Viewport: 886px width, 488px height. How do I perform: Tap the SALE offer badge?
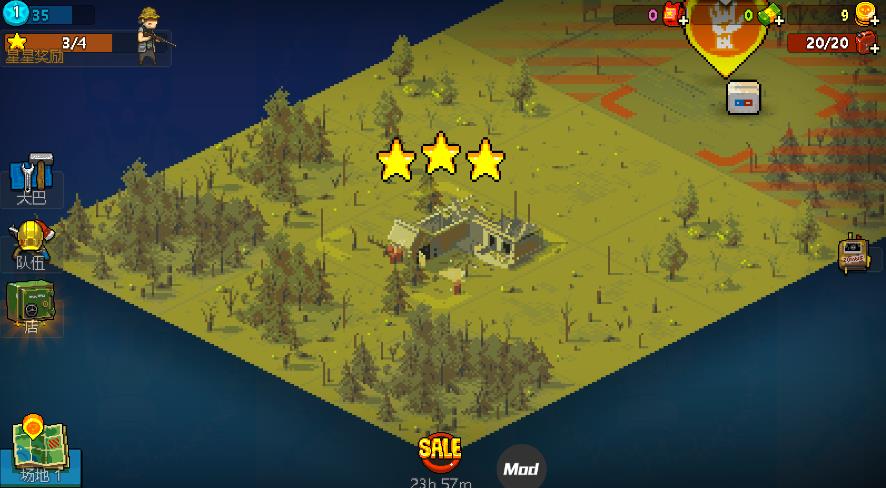(x=440, y=451)
